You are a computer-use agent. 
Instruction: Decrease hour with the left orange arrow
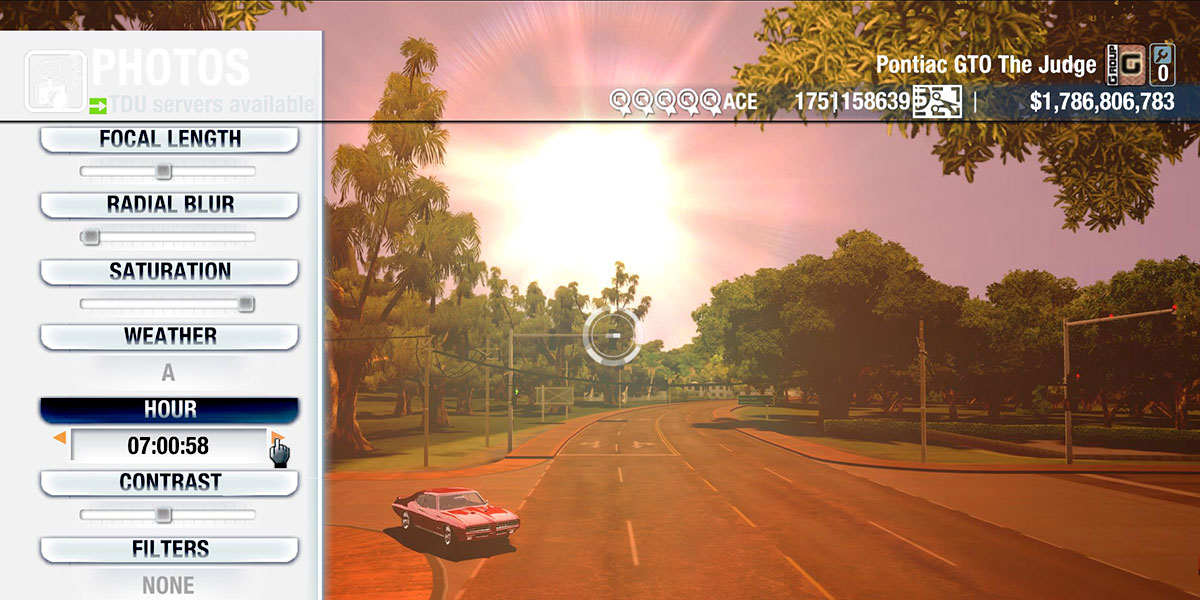(x=60, y=438)
